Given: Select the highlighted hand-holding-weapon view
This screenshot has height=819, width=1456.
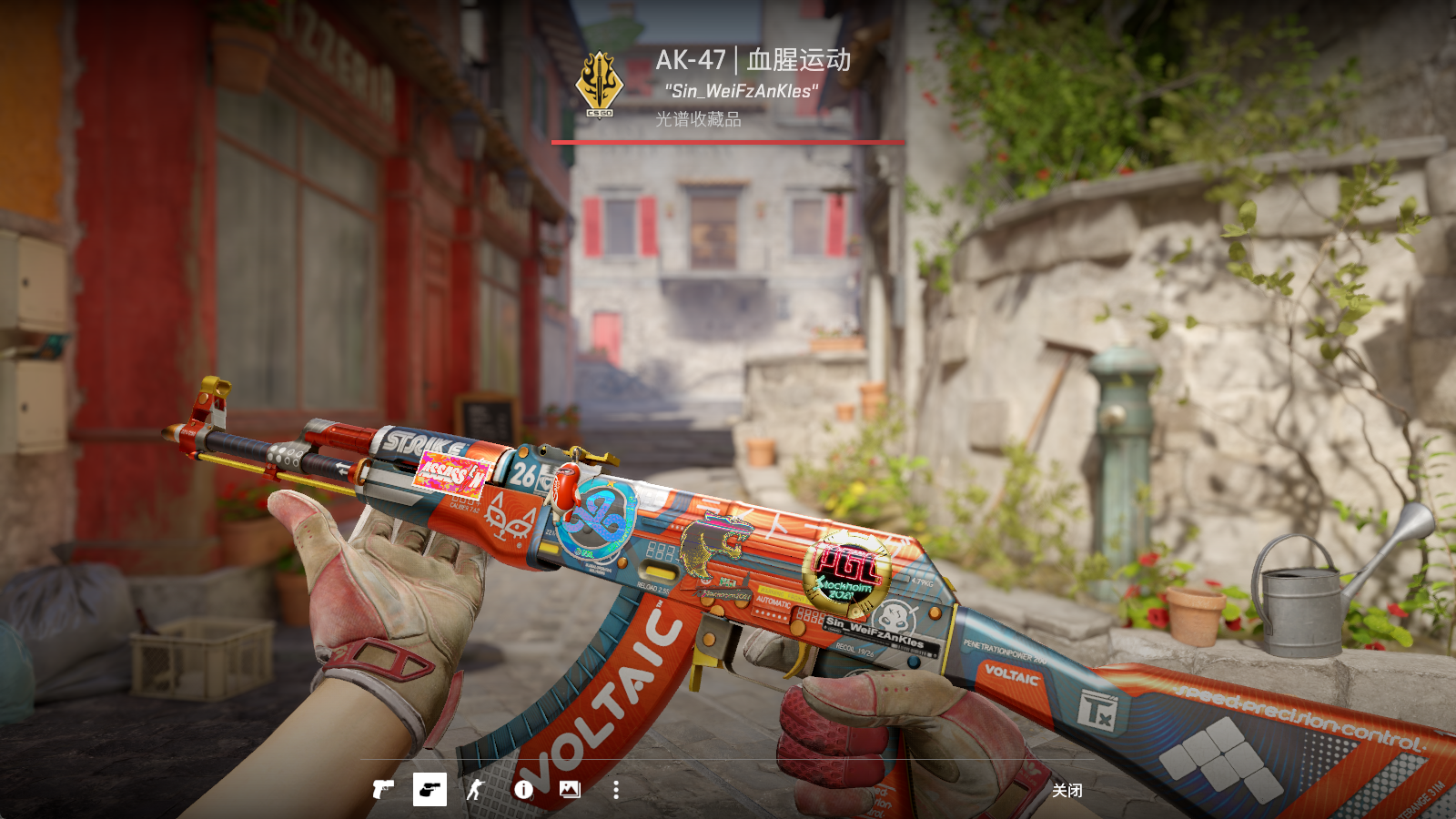Looking at the screenshot, I should click(x=430, y=789).
